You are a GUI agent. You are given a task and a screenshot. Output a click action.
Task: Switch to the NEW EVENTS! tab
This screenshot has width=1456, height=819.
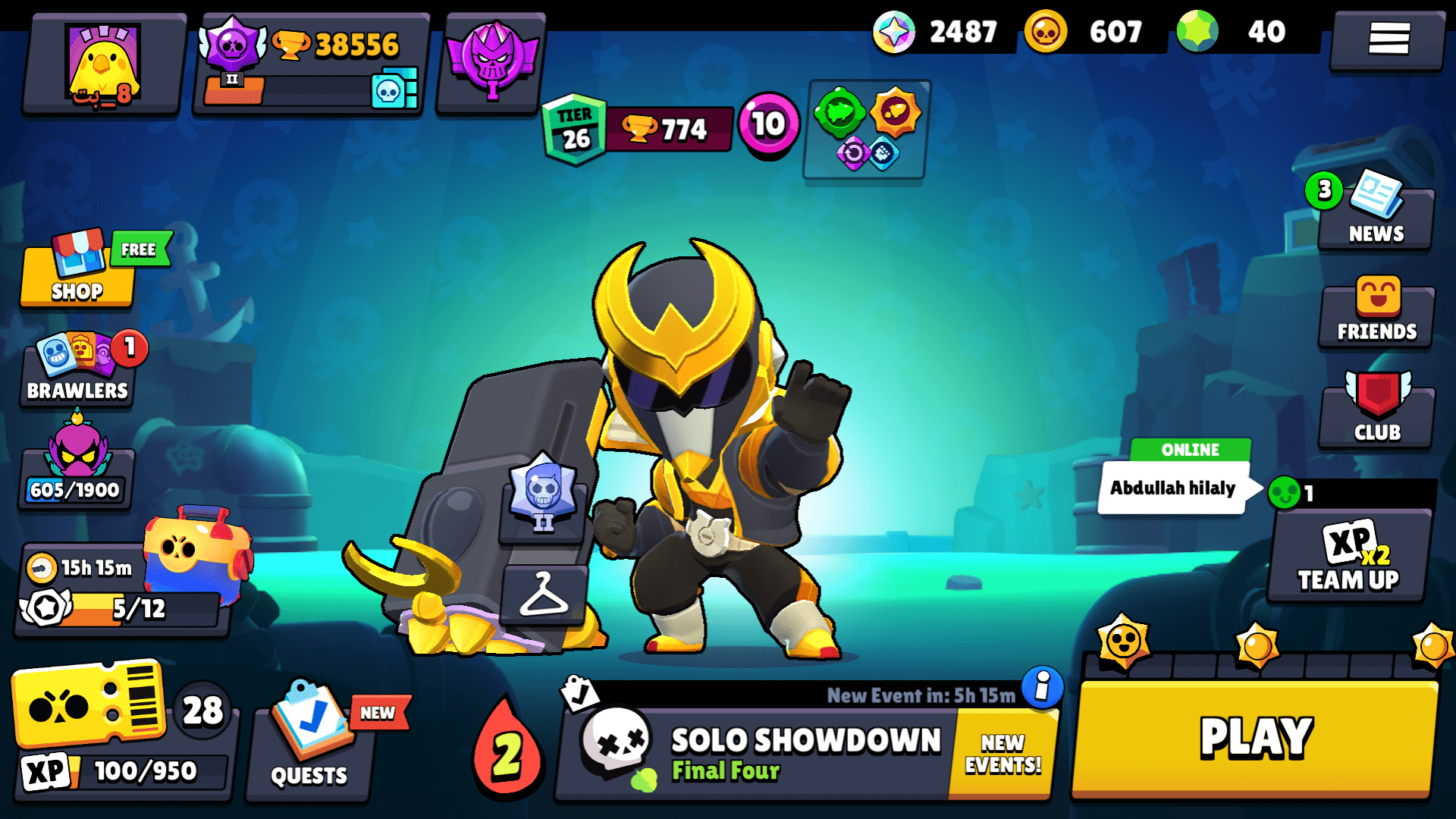(x=1001, y=751)
